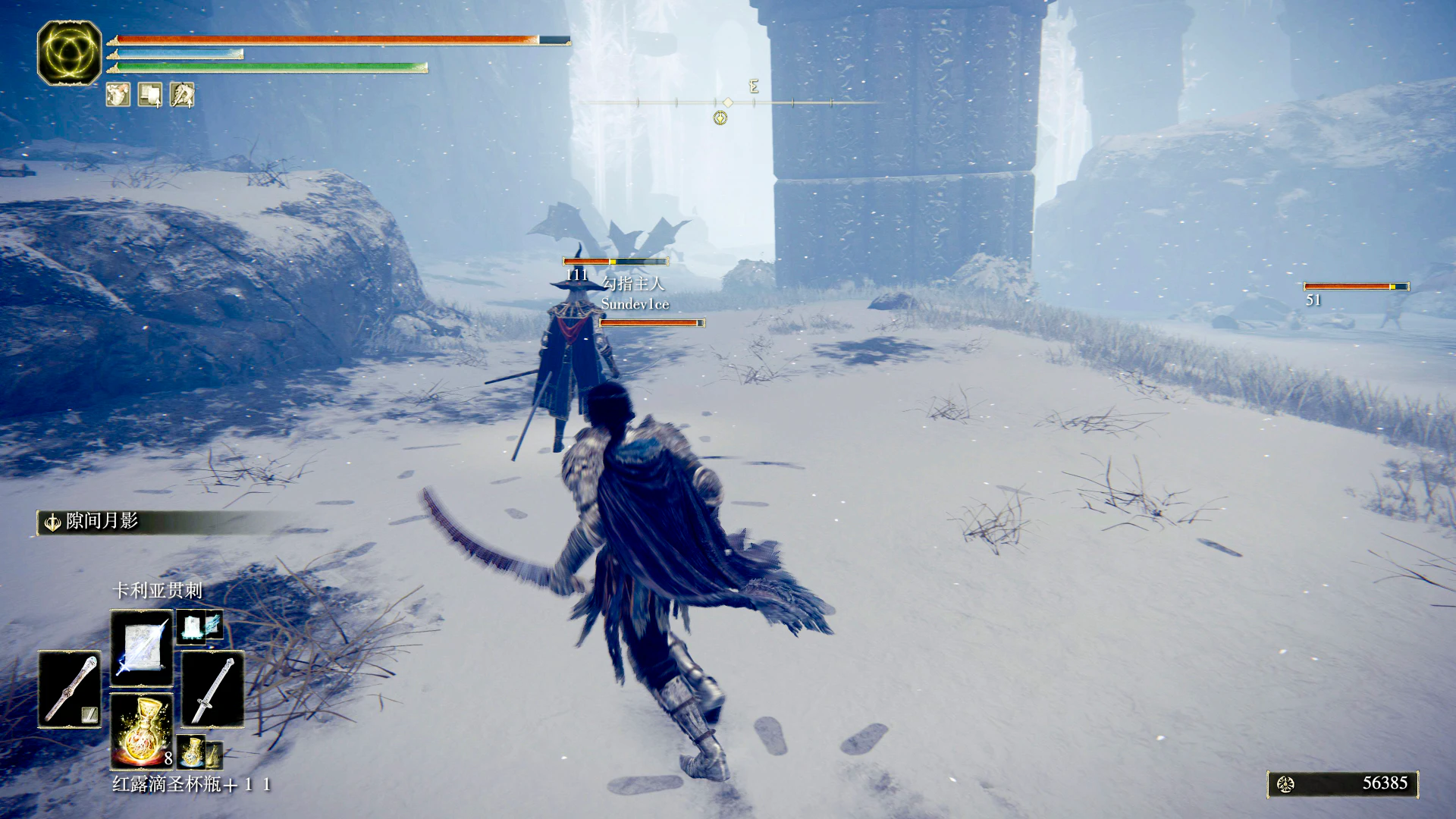Use the Flask of Crimson Tears slot
The width and height of the screenshot is (1456, 819).
point(142,730)
